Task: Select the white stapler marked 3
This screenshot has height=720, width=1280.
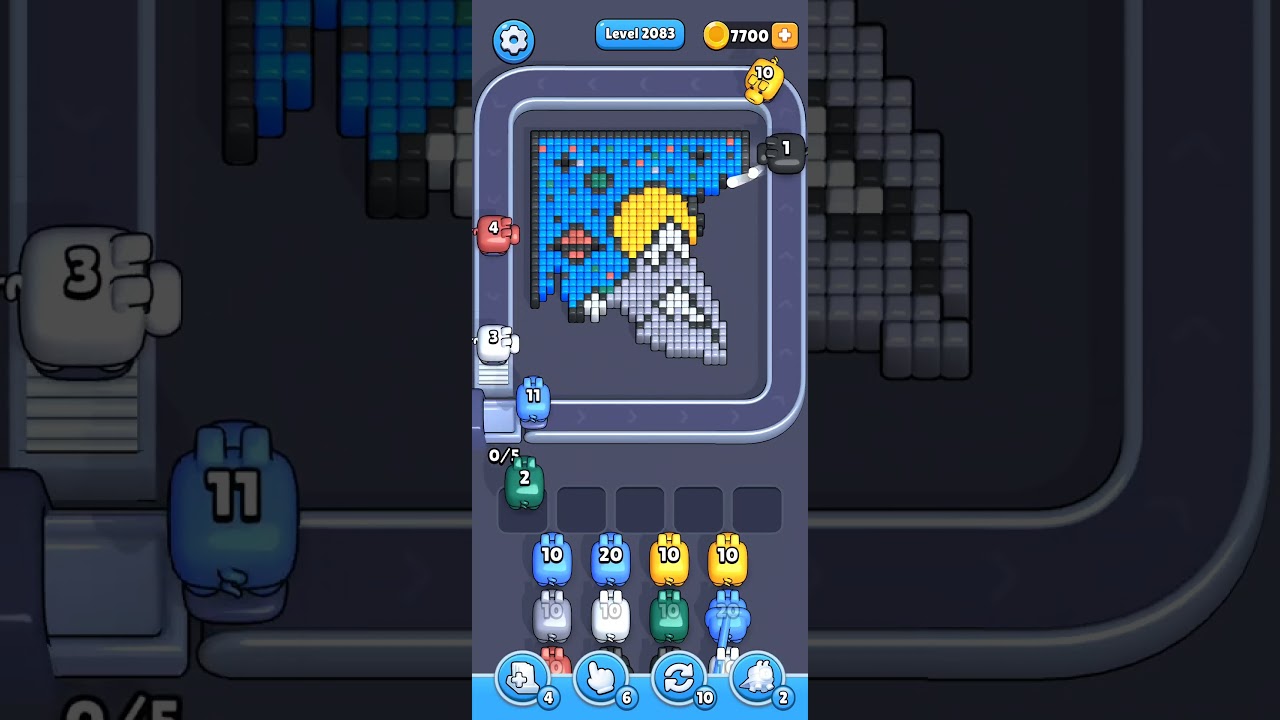Action: pos(496,342)
